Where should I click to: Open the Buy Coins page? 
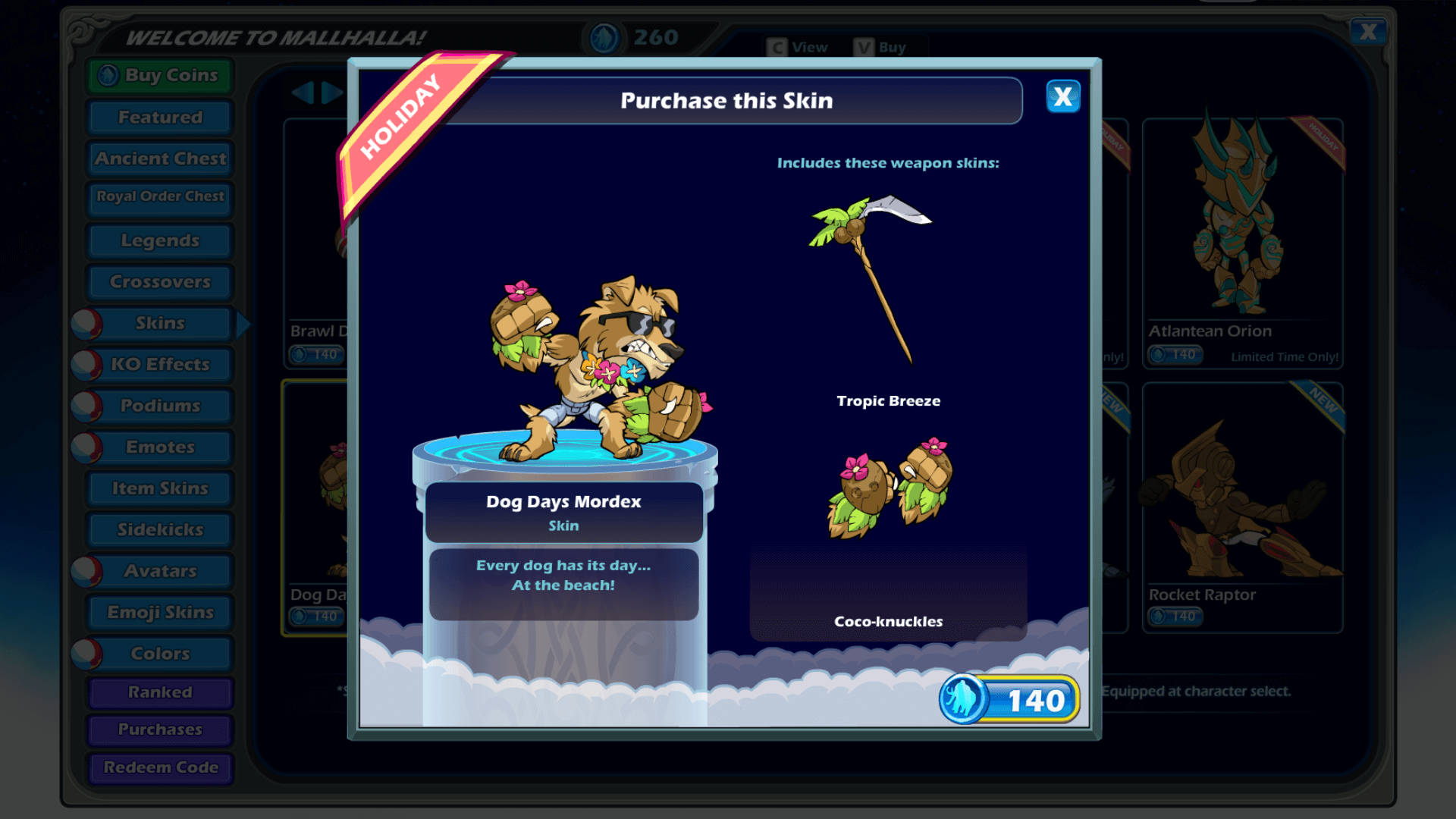click(160, 76)
